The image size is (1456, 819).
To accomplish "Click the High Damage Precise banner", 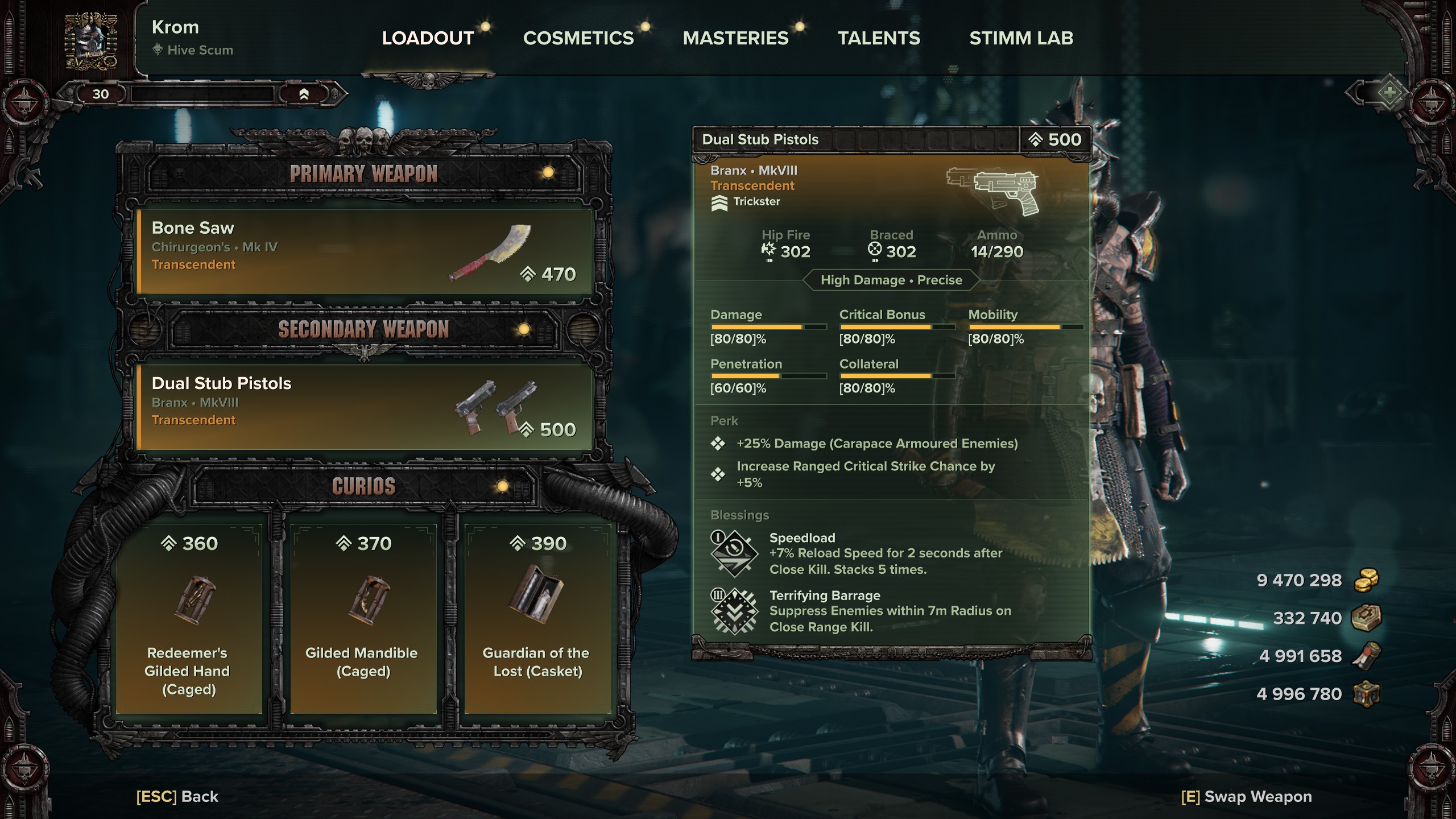I will (891, 280).
